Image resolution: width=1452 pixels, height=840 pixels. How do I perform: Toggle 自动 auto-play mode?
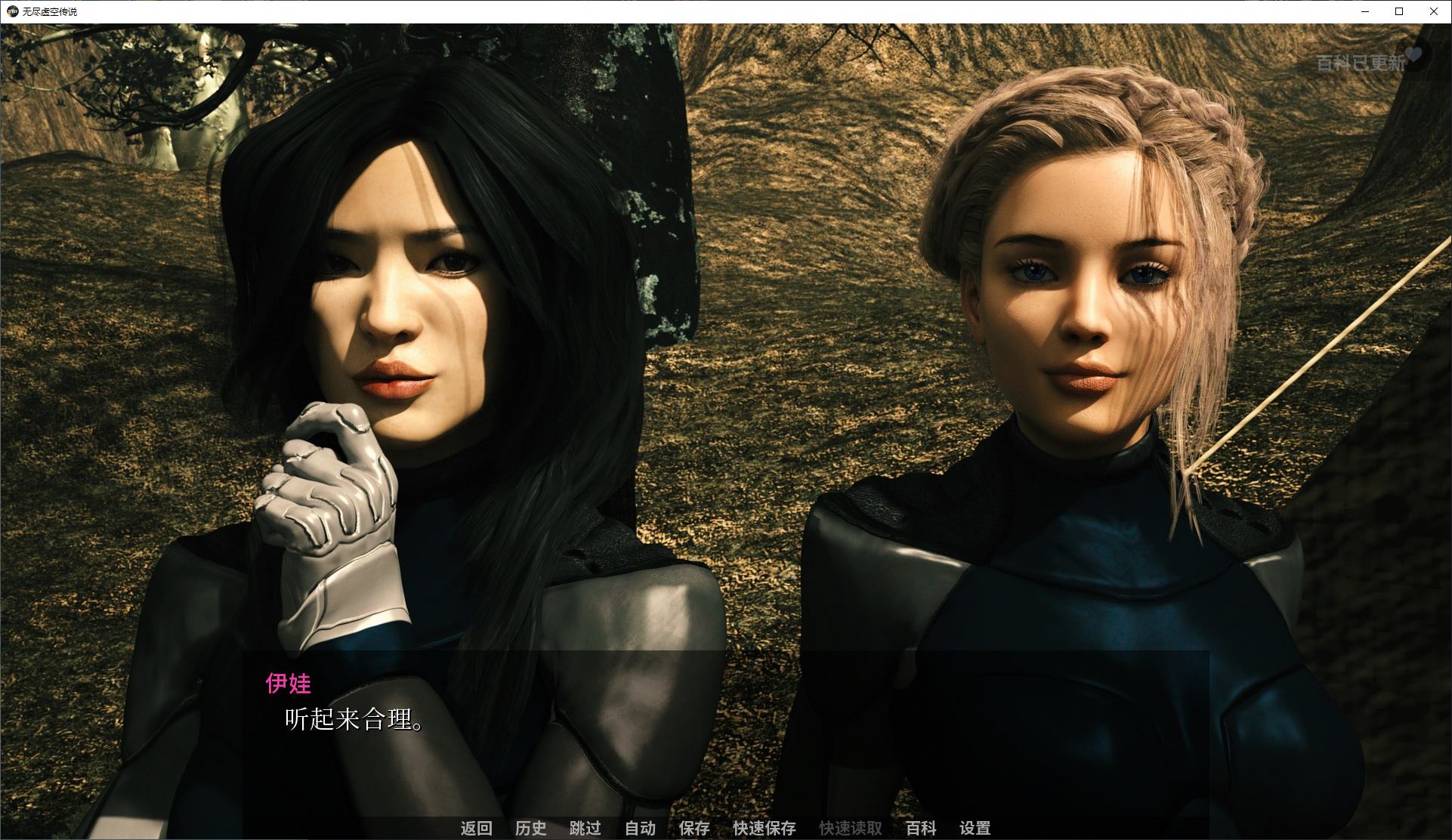[x=640, y=828]
